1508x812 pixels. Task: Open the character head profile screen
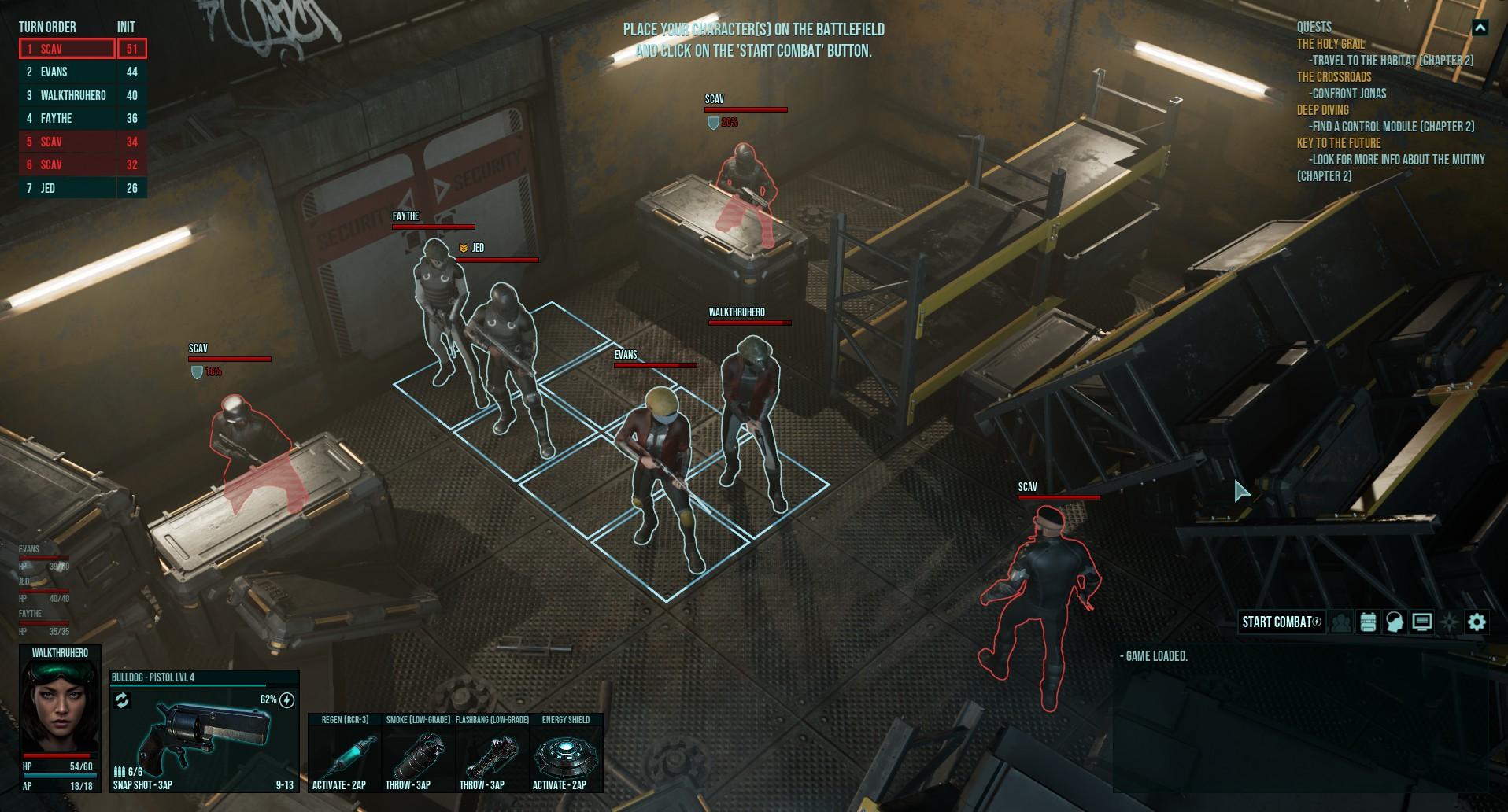(x=1395, y=622)
